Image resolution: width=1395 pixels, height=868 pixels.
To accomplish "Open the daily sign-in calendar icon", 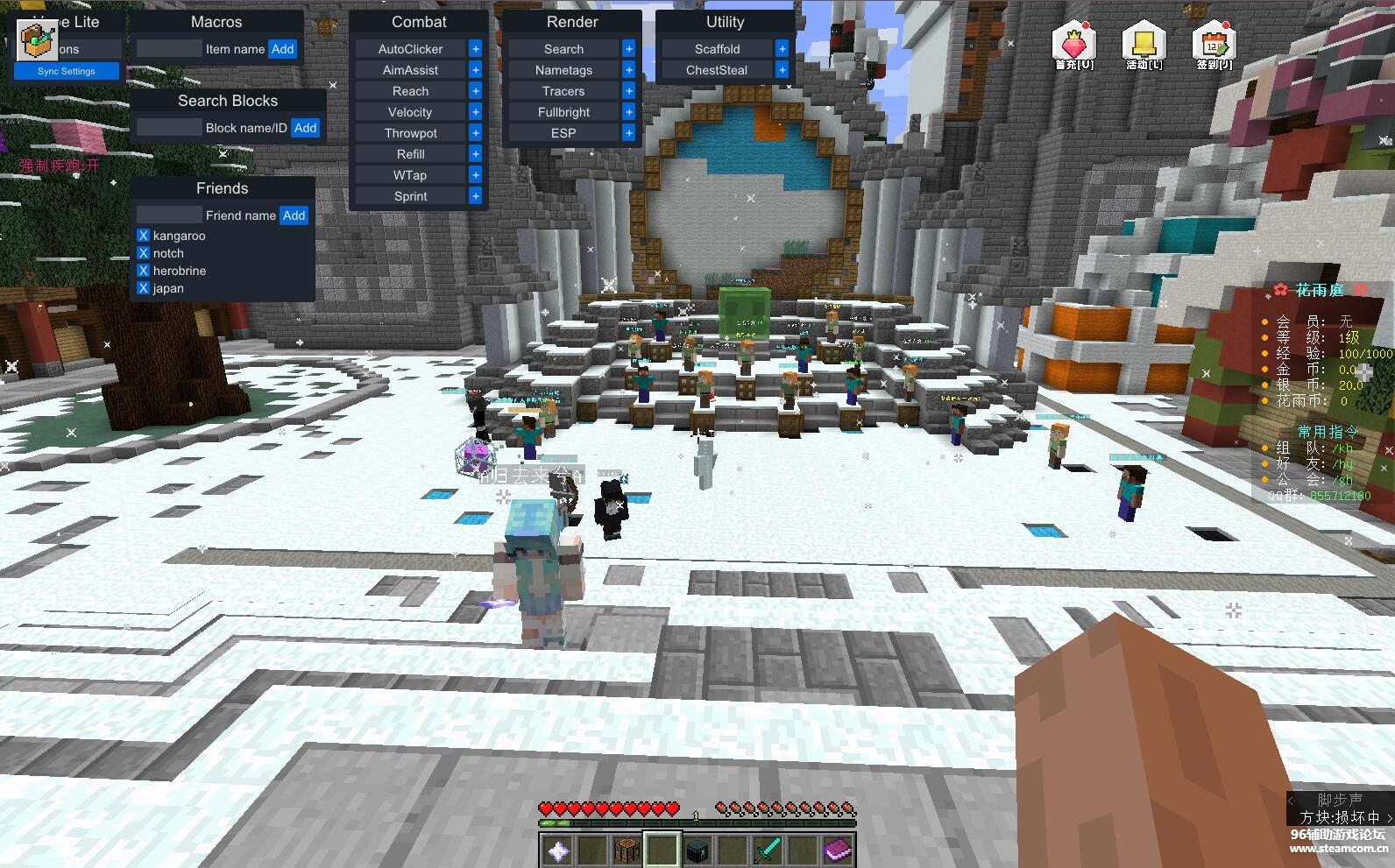I will tap(1214, 44).
